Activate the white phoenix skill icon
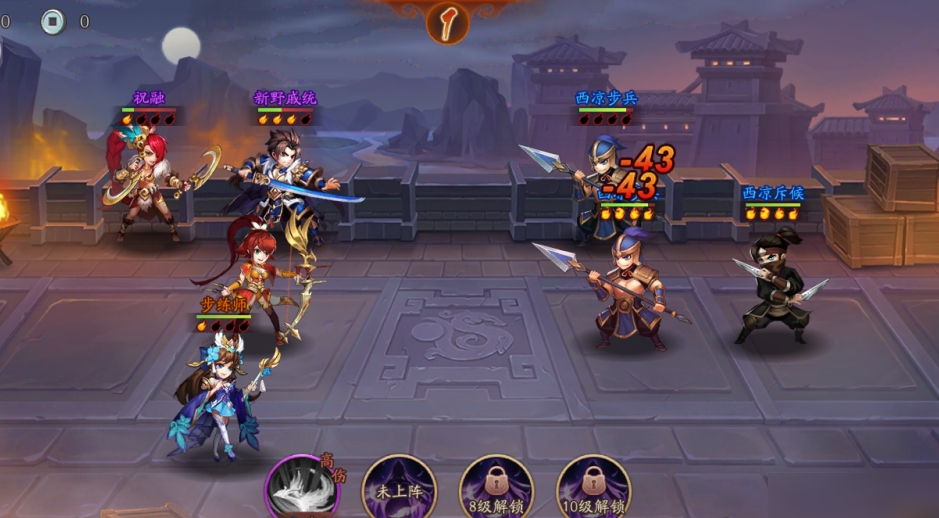This screenshot has width=939, height=518. 303,489
